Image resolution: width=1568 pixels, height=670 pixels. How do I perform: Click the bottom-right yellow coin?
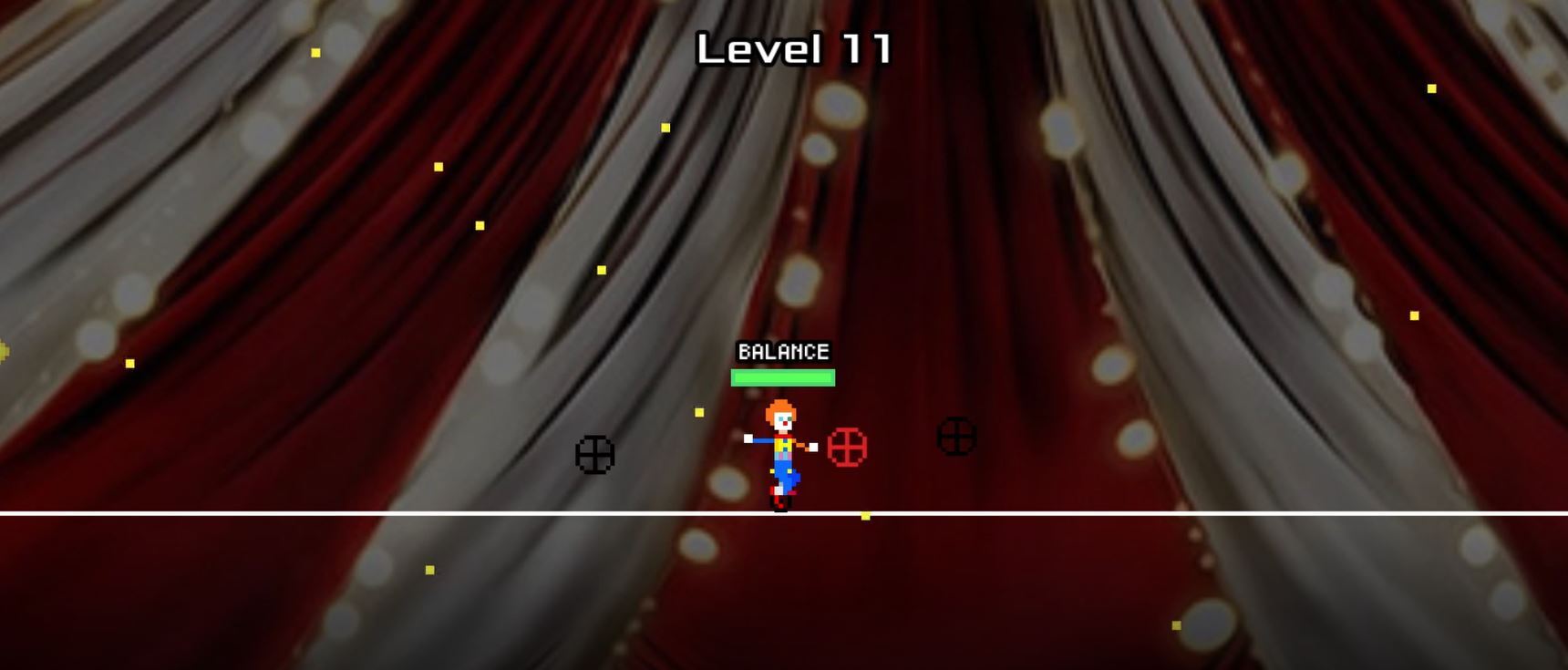(1176, 626)
